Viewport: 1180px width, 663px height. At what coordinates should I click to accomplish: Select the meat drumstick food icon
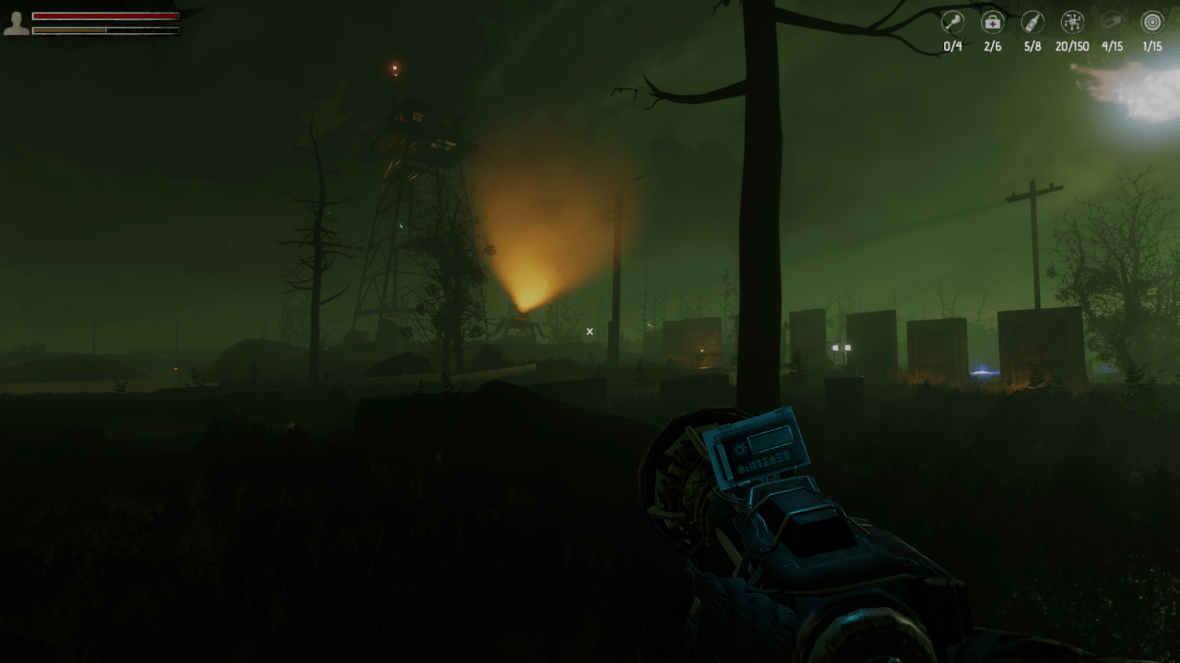pos(952,22)
